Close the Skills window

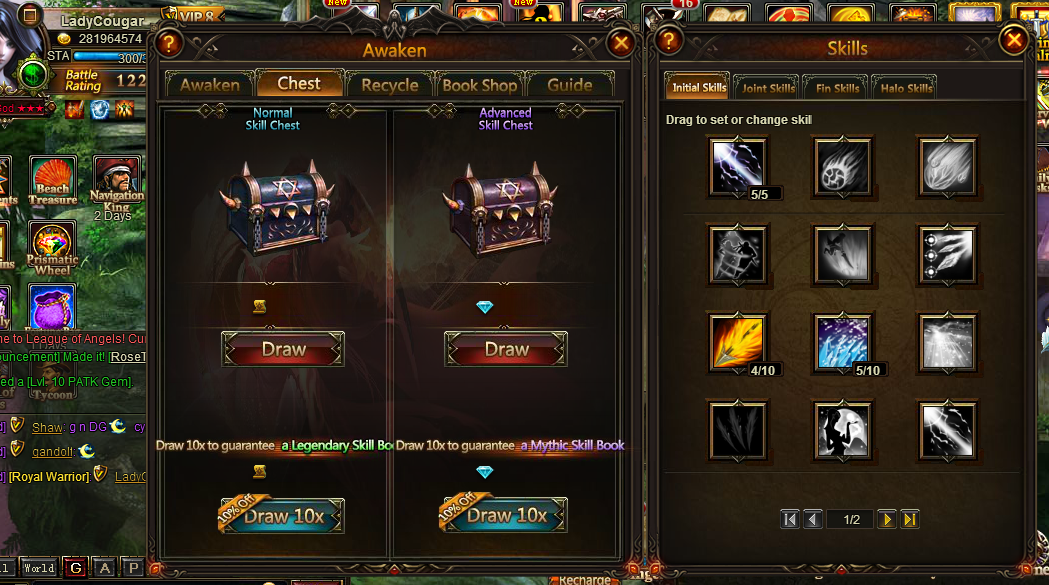[x=1014, y=40]
